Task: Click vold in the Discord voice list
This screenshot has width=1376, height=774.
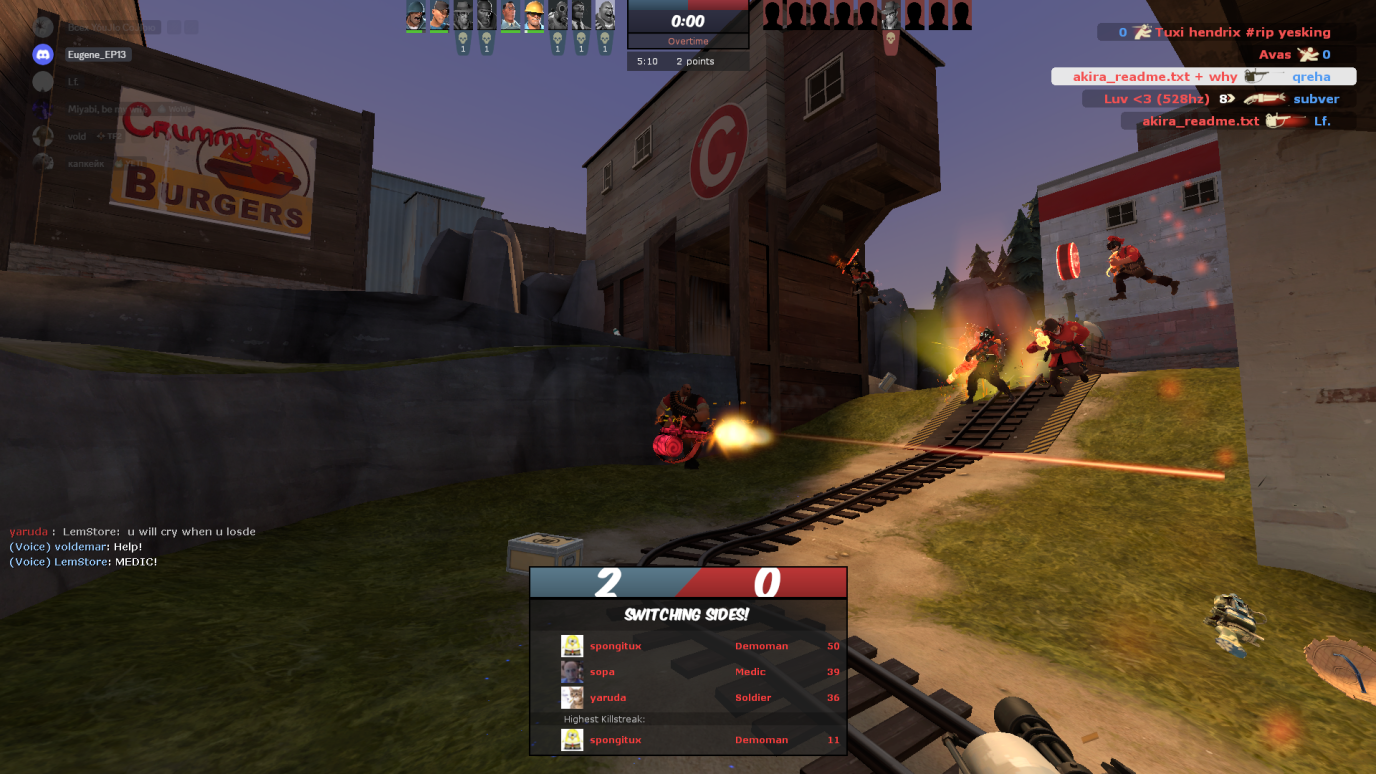Action: click(77, 136)
